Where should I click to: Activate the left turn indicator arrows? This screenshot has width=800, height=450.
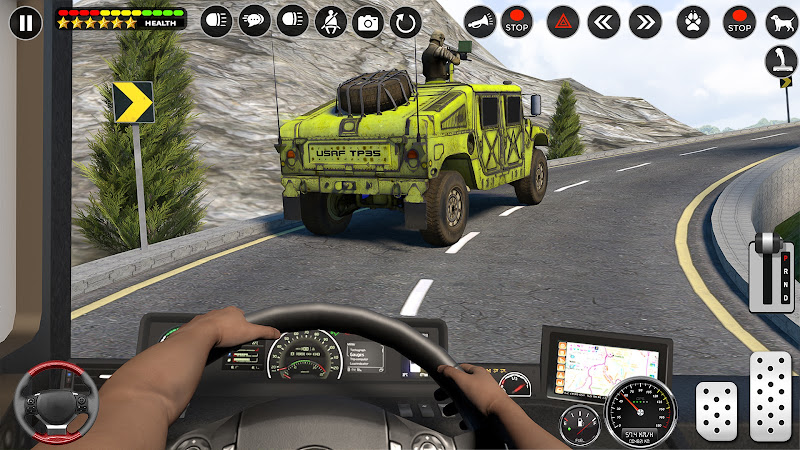[x=603, y=21]
